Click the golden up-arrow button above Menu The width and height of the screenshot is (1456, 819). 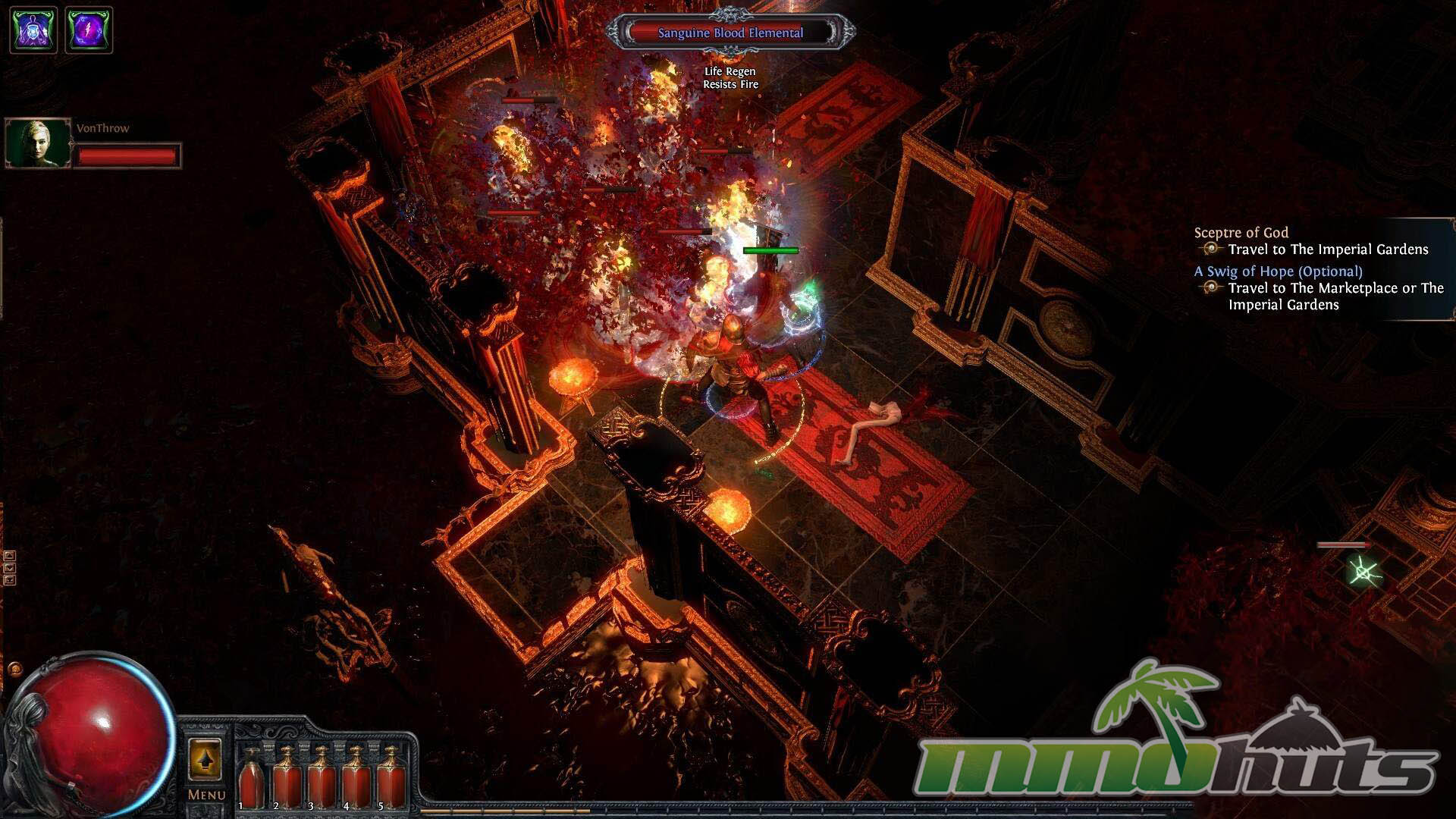(x=205, y=759)
